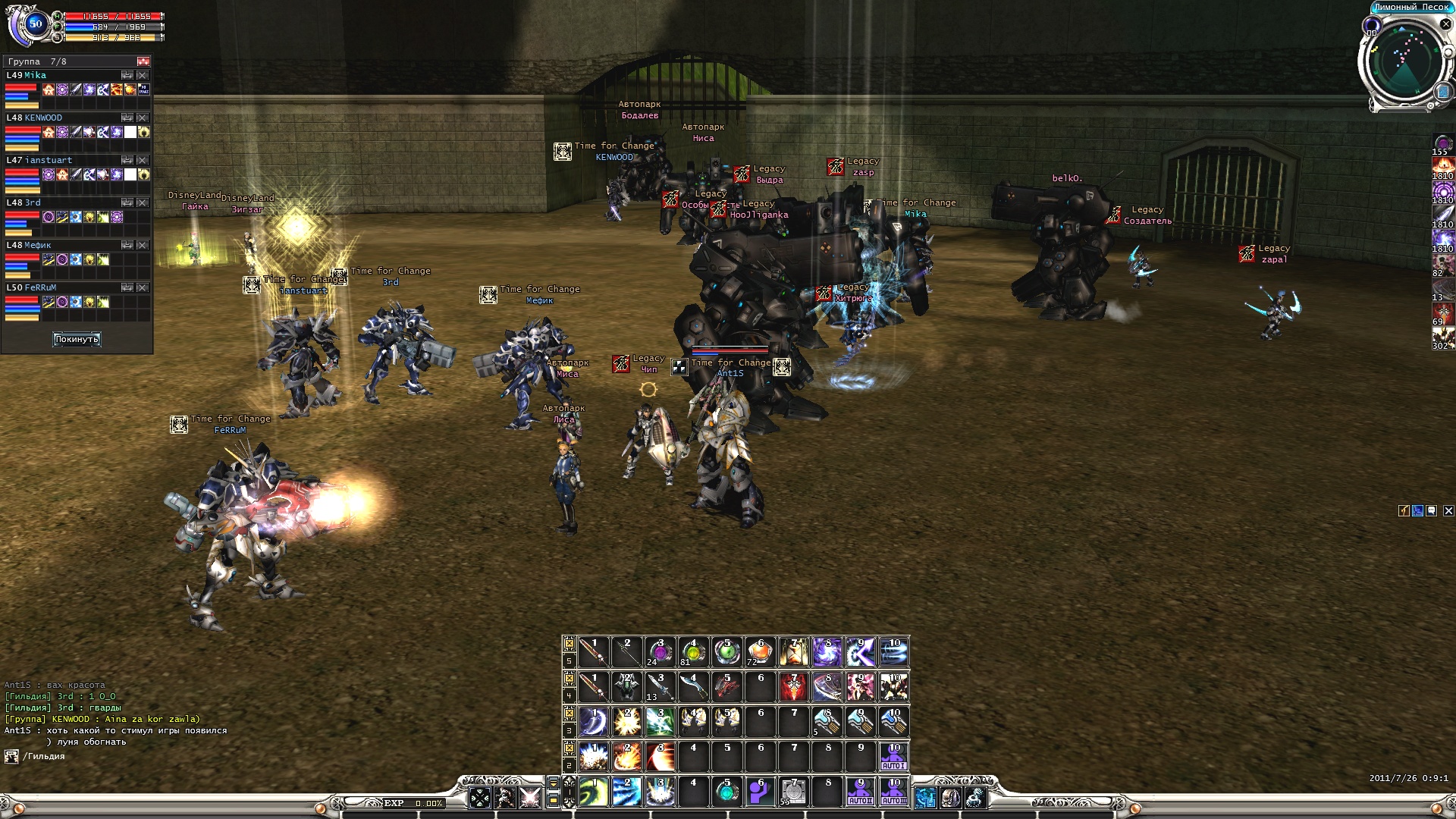Click the Покинуть leave-group button

pos(77,339)
